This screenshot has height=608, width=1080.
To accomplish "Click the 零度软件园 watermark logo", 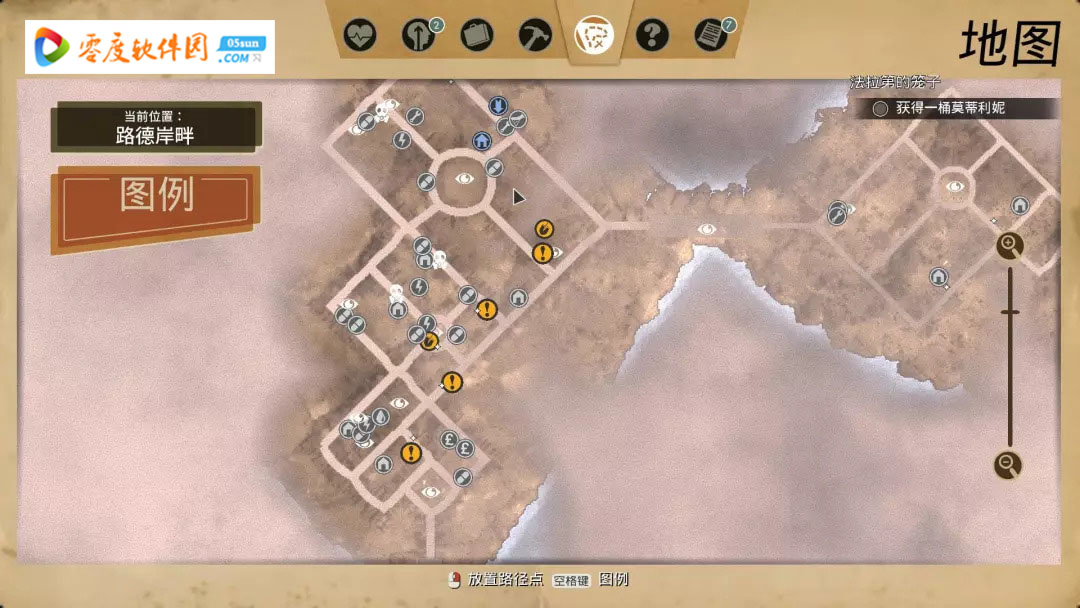I will (x=150, y=47).
